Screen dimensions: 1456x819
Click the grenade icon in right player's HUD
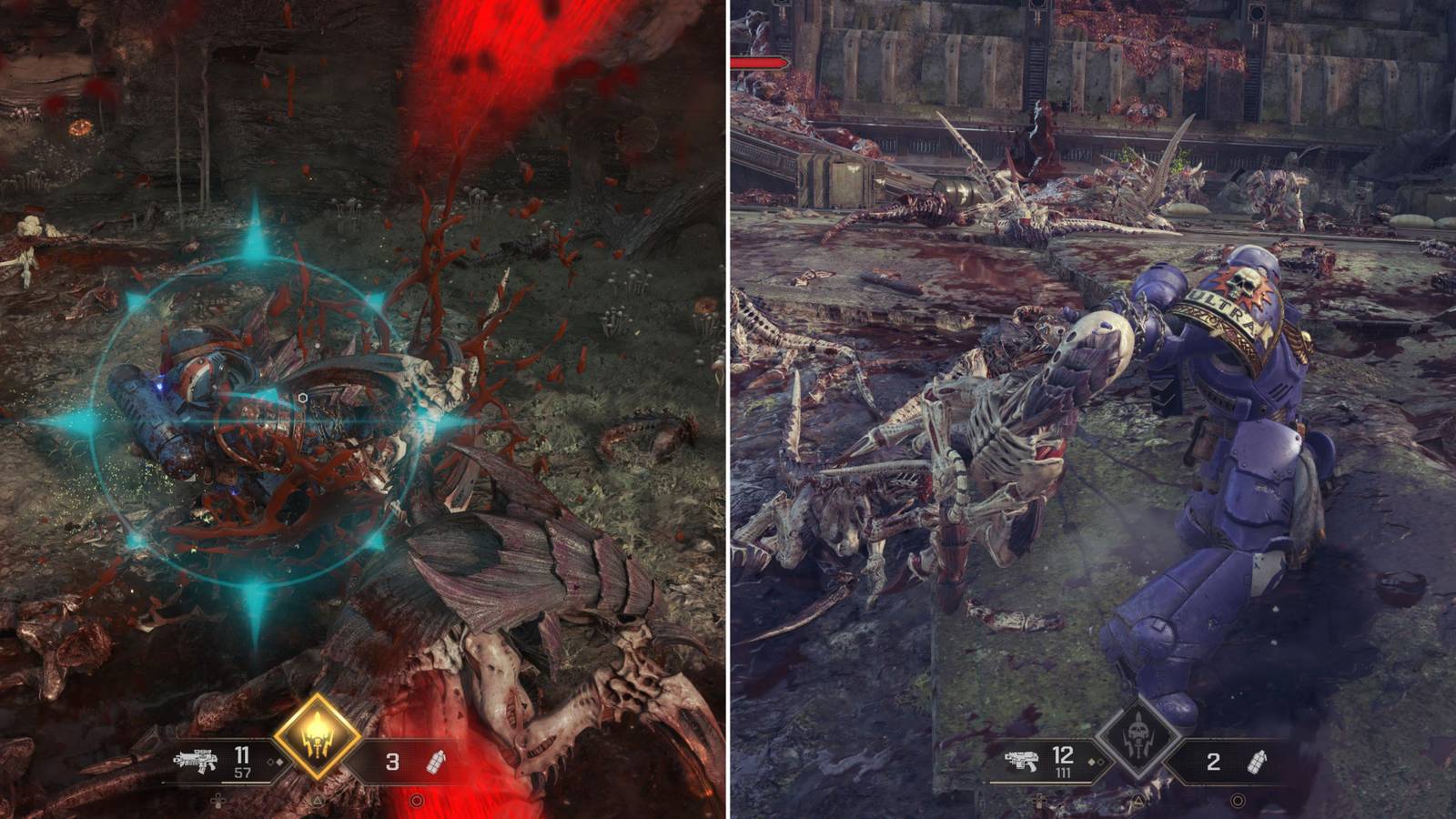[x=1258, y=762]
